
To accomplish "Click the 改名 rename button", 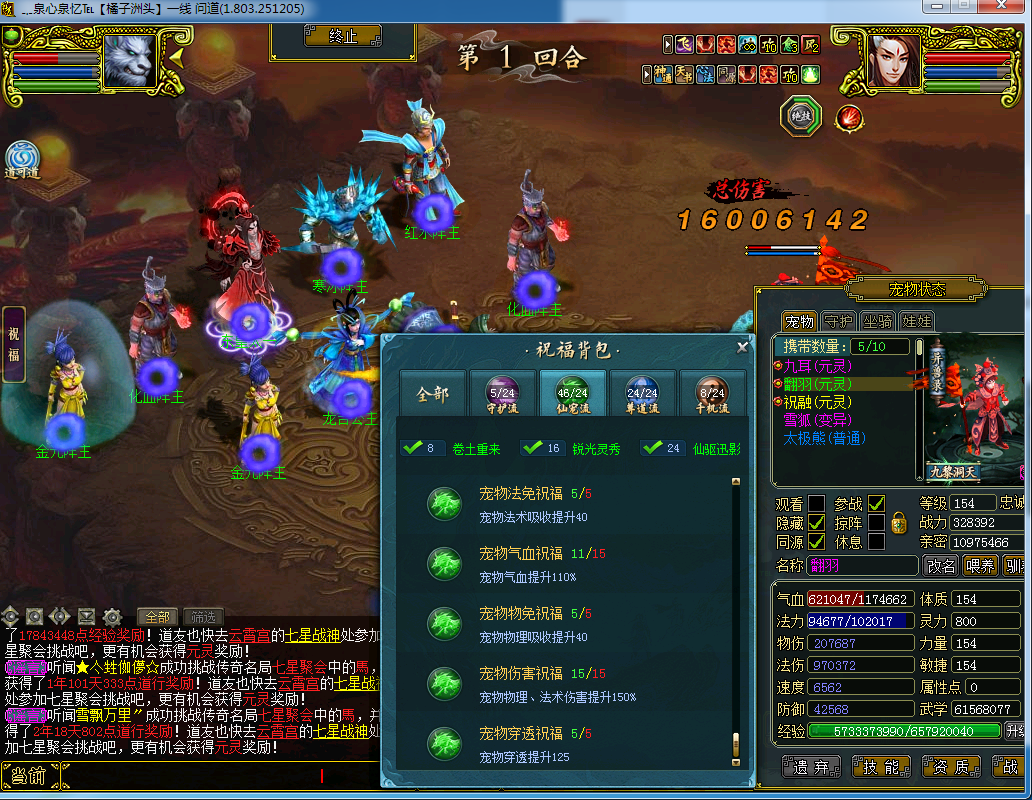I will [941, 566].
